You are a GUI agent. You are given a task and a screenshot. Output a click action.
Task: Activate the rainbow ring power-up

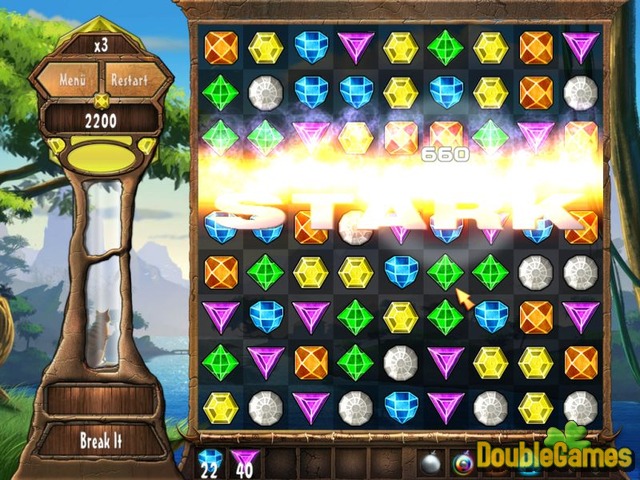[x=465, y=462]
